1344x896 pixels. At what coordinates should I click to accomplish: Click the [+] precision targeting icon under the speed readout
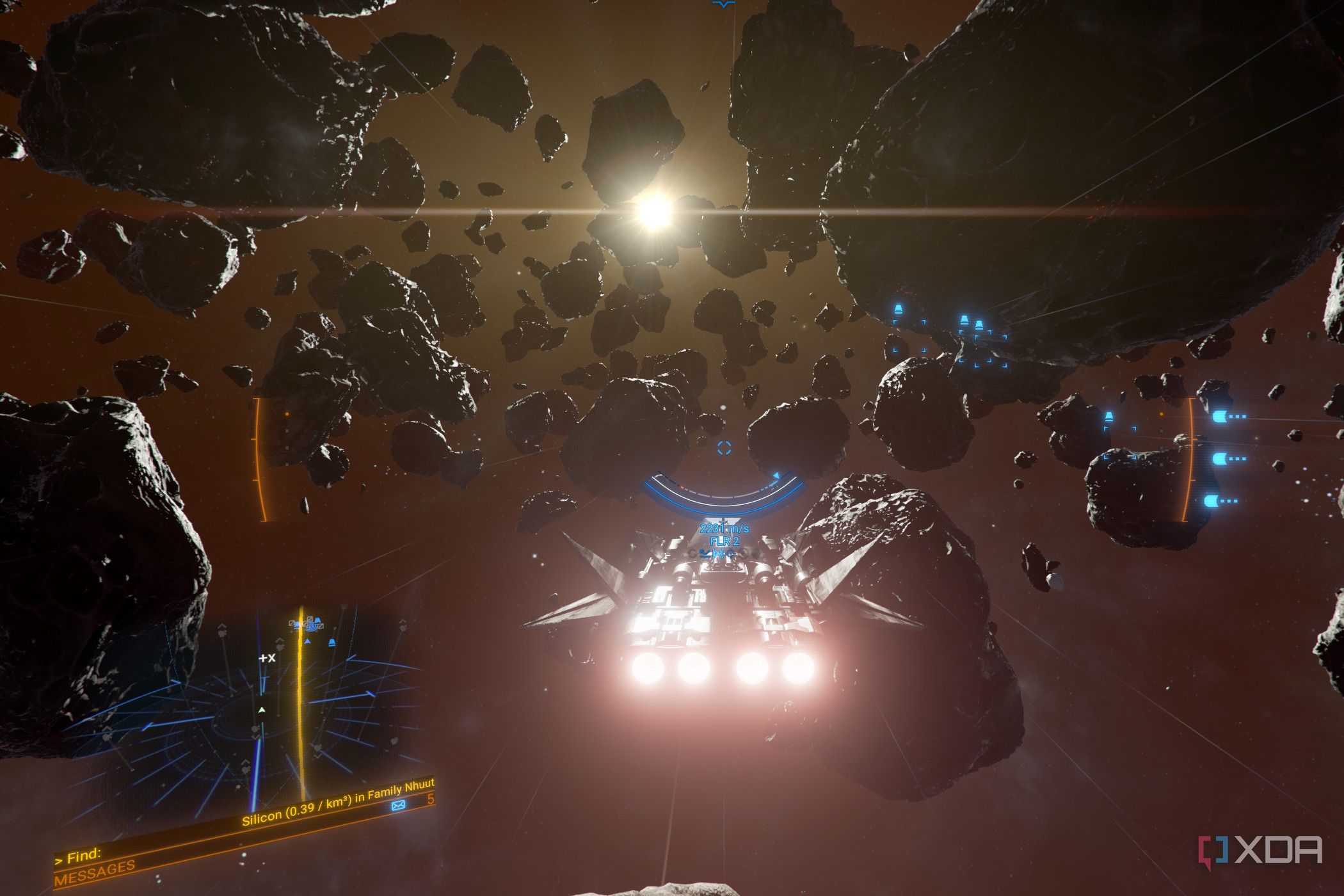coord(719,554)
